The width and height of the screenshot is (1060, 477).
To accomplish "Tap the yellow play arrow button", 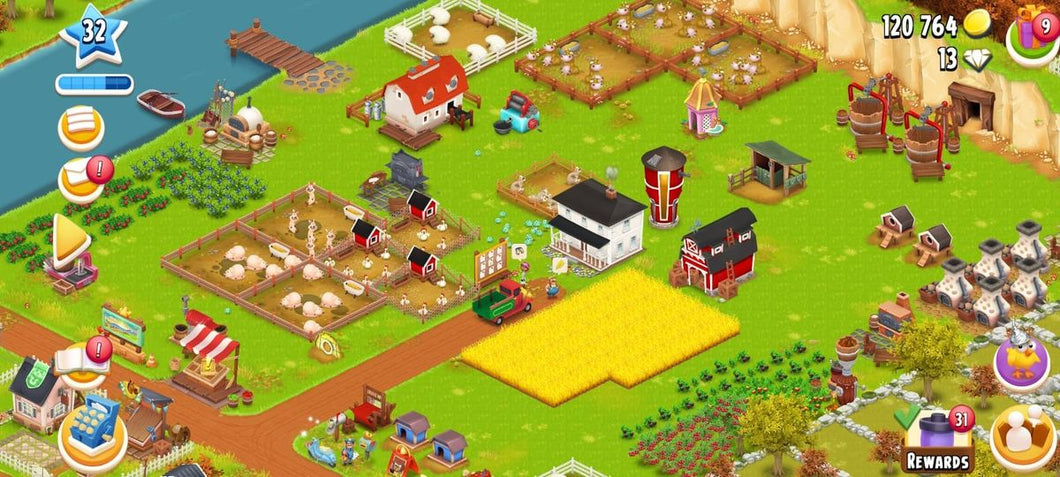I will pos(71,240).
